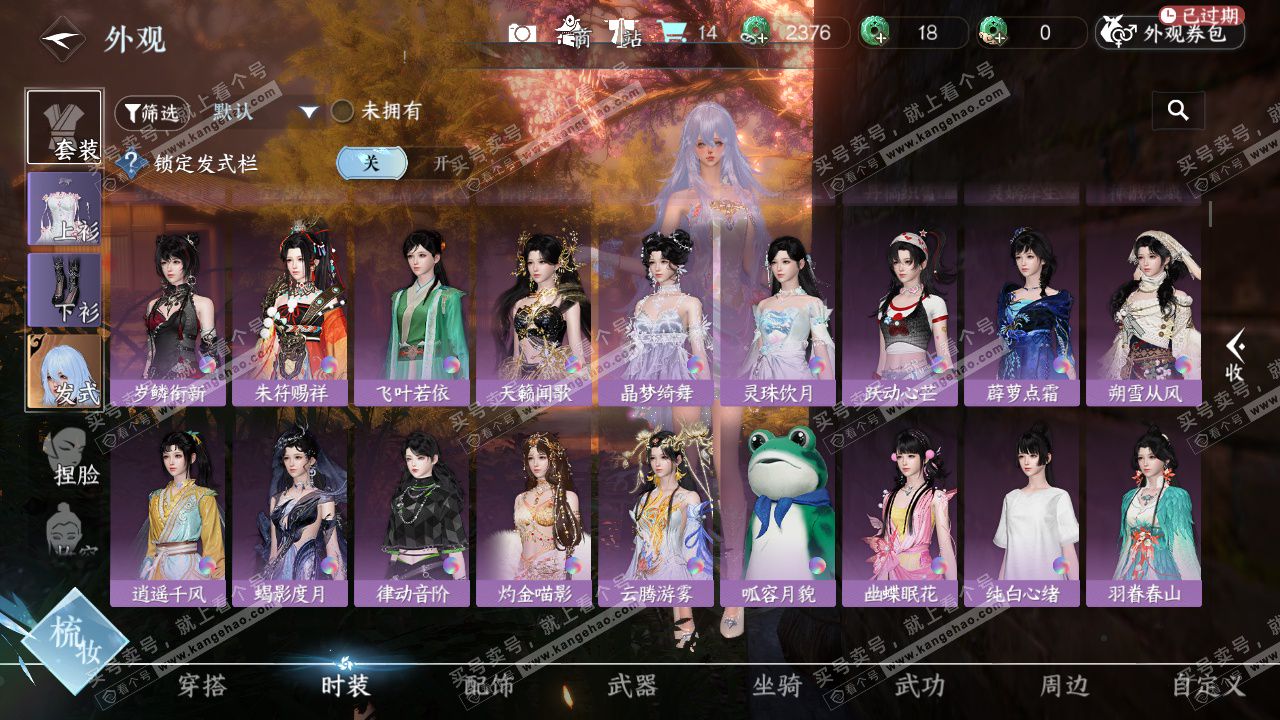Screen dimensions: 1280x720
Task: Open the 坐骑 mounts tab
Action: [x=777, y=686]
